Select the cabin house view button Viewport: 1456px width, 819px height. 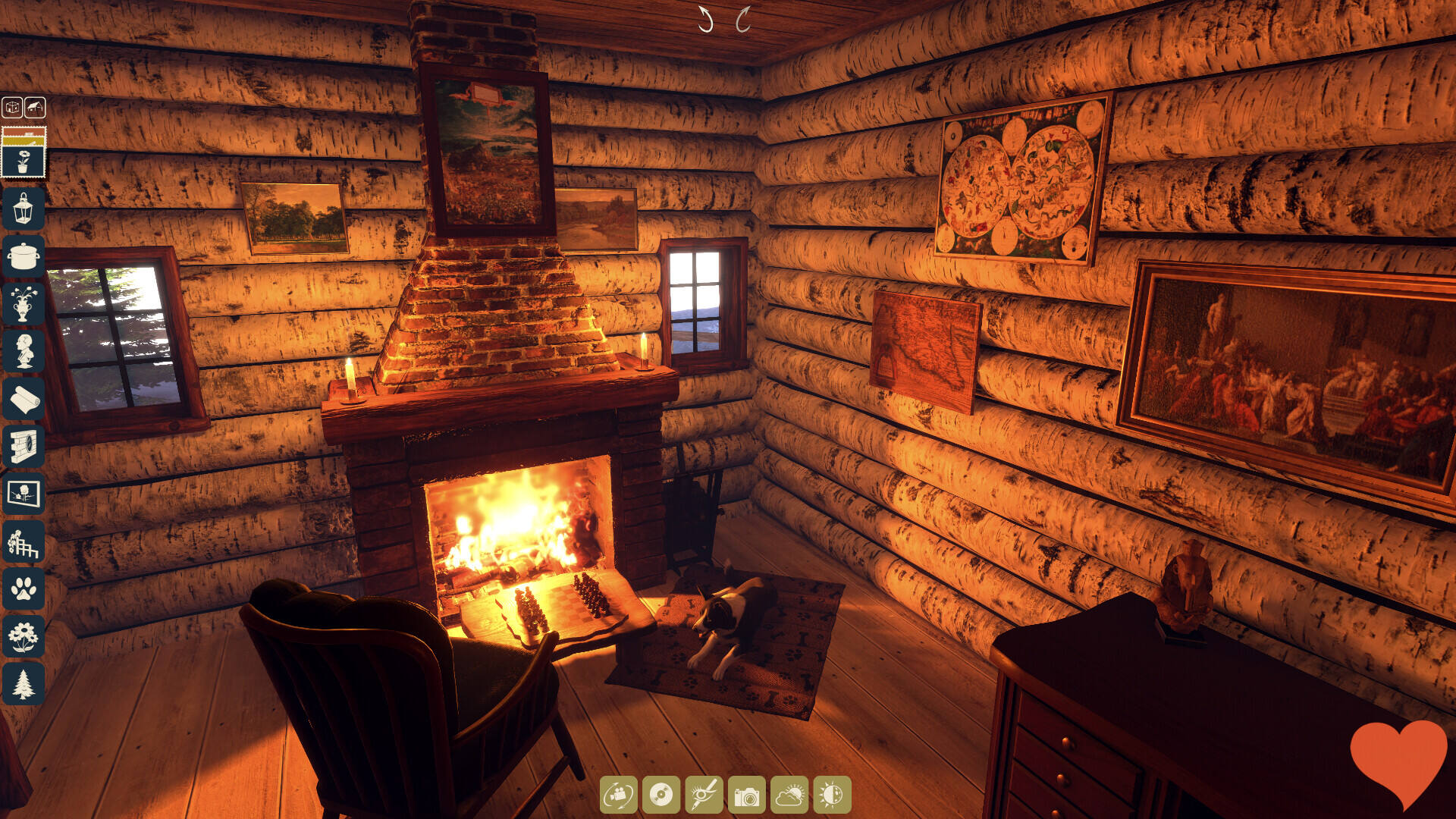(x=35, y=108)
